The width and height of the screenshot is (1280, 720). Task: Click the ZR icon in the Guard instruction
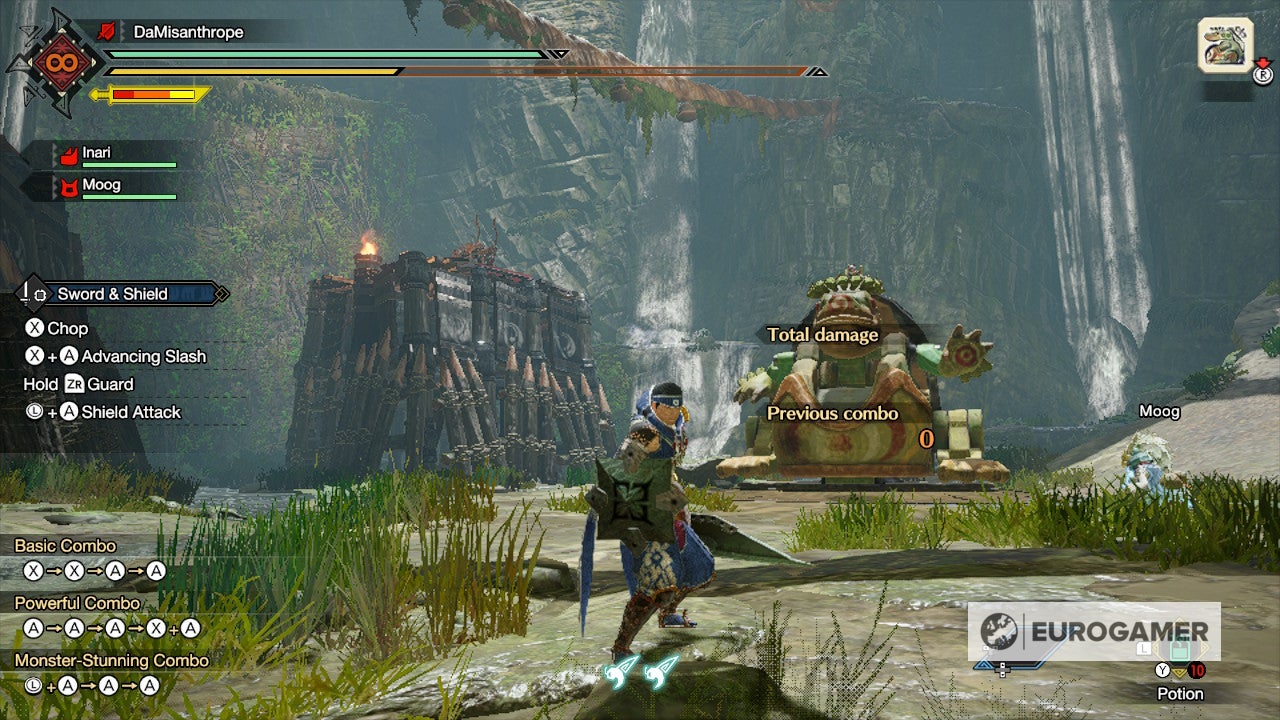pos(77,384)
